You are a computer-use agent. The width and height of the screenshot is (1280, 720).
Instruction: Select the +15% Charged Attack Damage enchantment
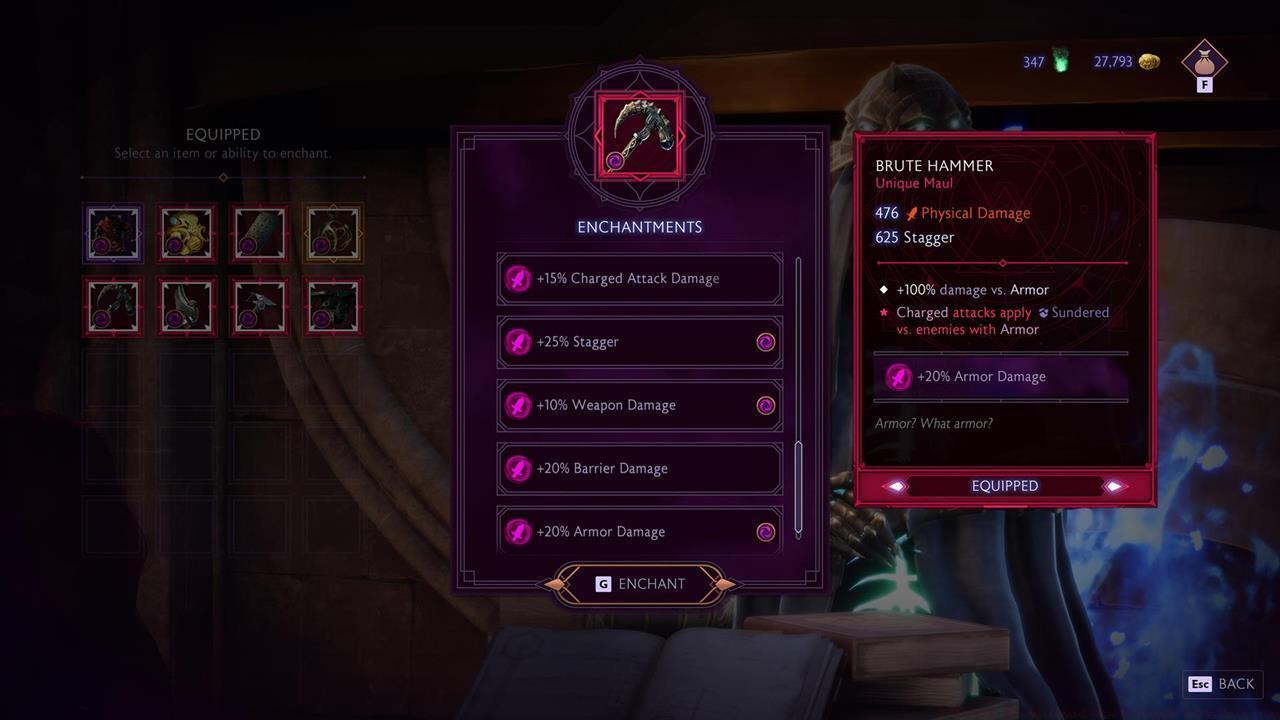(640, 278)
